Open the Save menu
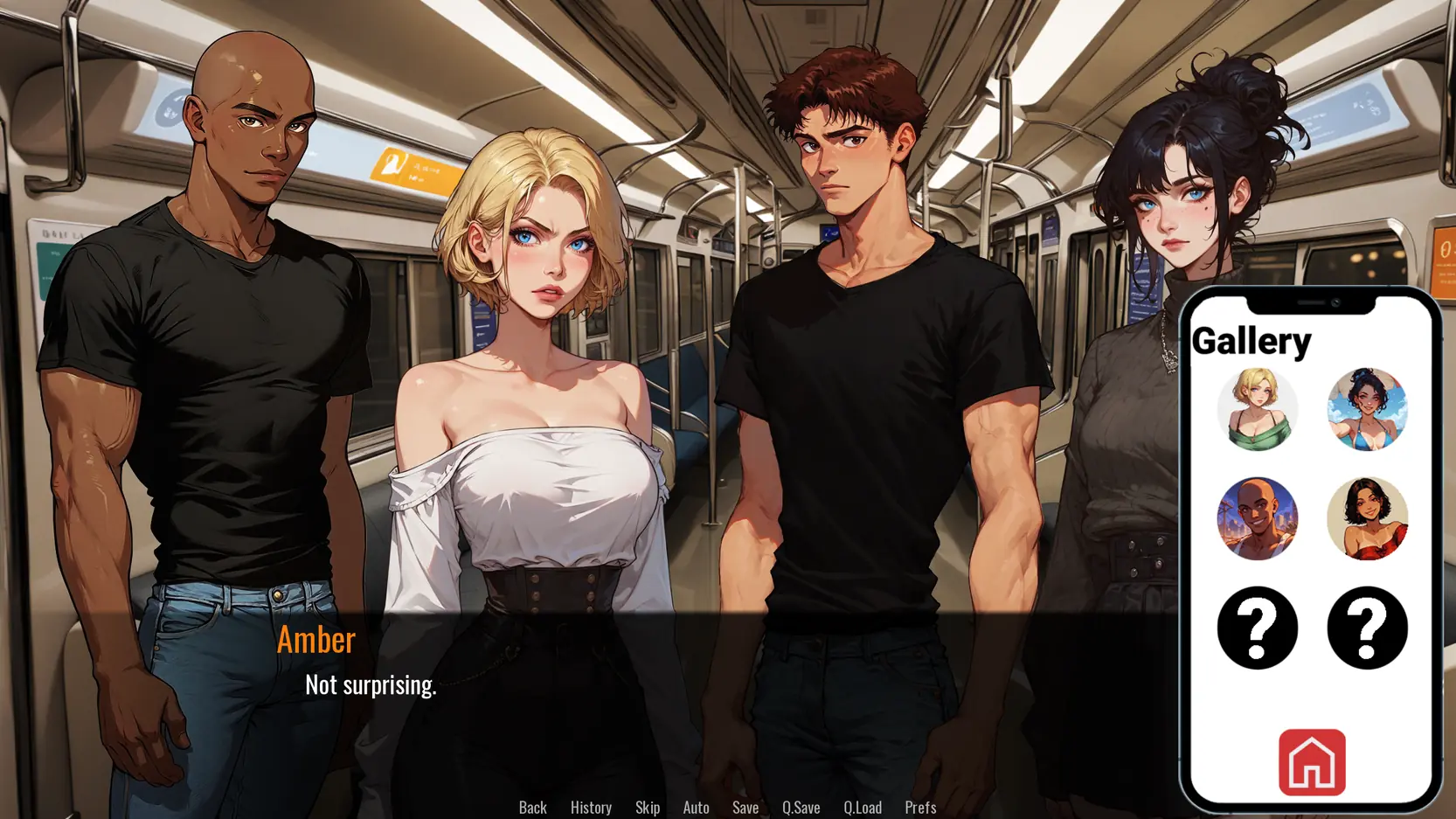This screenshot has width=1456, height=819. pyautogui.click(x=745, y=807)
